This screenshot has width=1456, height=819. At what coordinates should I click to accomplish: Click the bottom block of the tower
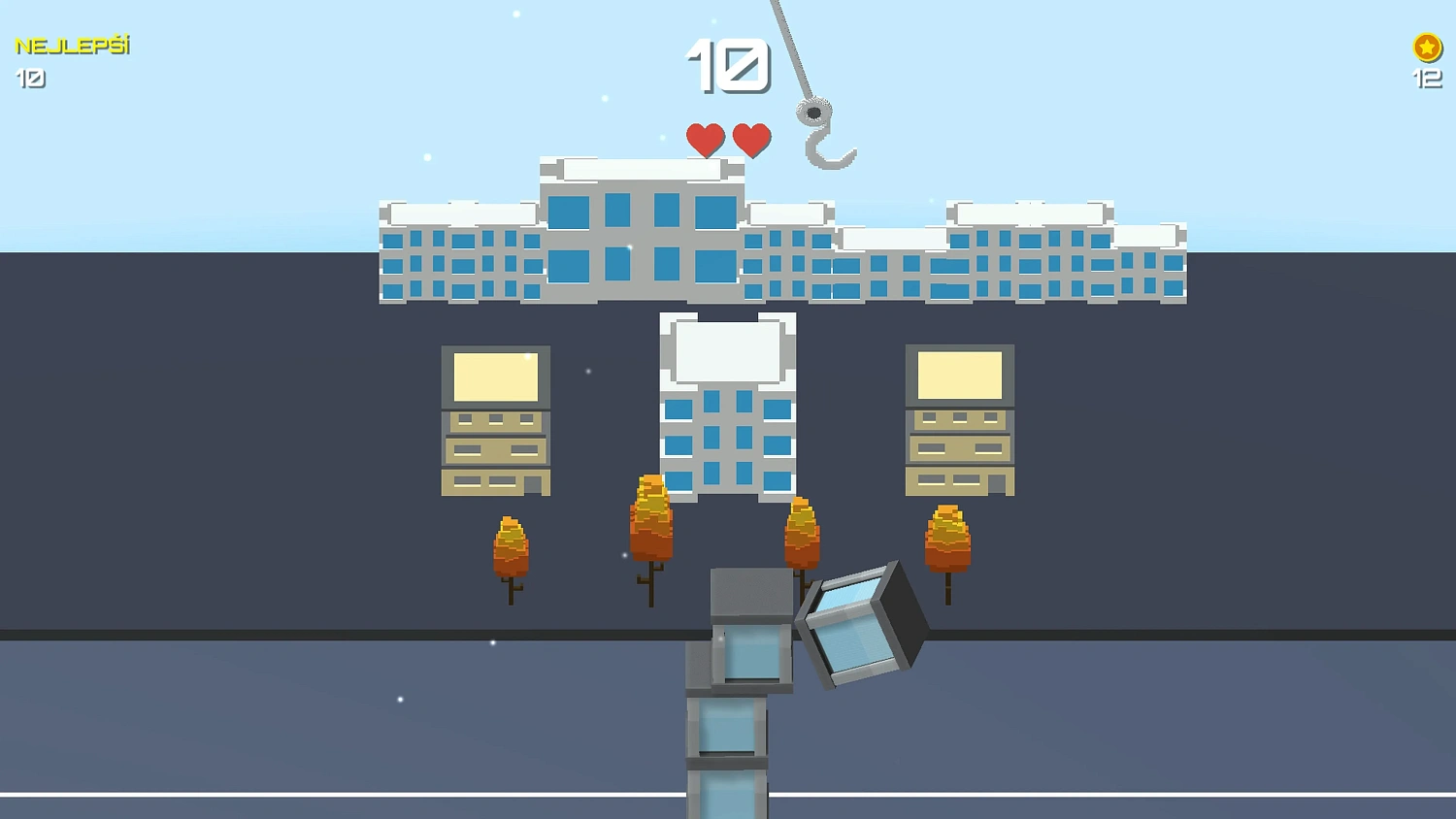click(730, 796)
